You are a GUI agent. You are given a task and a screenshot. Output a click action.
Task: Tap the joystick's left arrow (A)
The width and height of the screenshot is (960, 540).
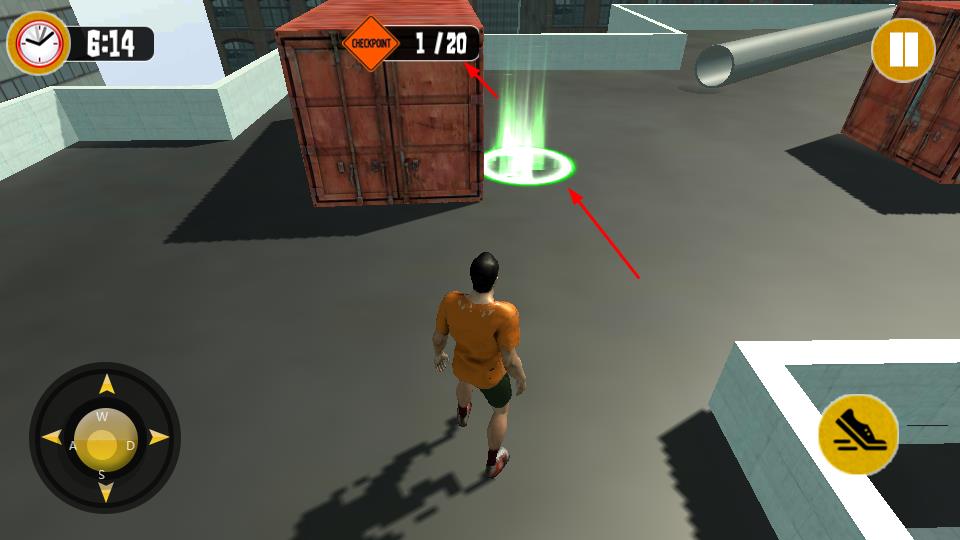coord(51,438)
